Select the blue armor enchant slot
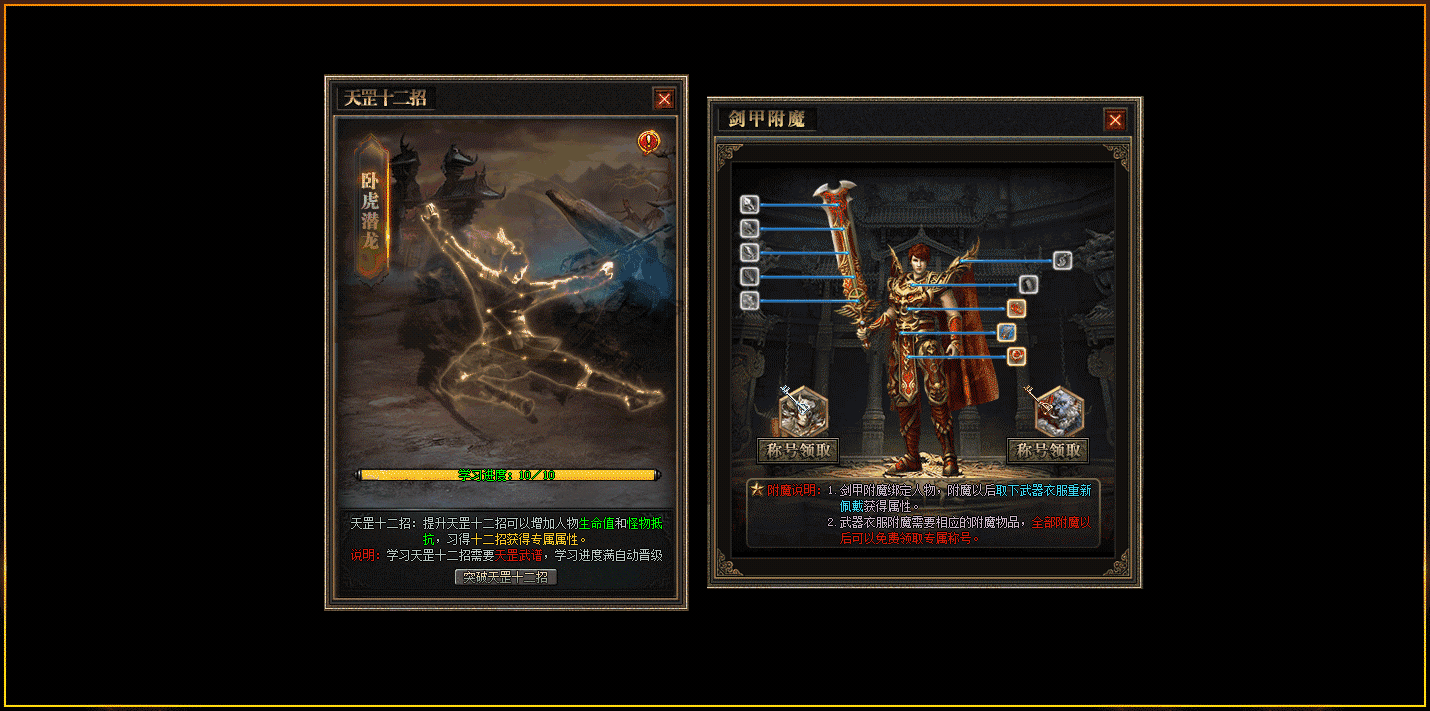Image resolution: width=1430 pixels, height=711 pixels. pos(1006,332)
